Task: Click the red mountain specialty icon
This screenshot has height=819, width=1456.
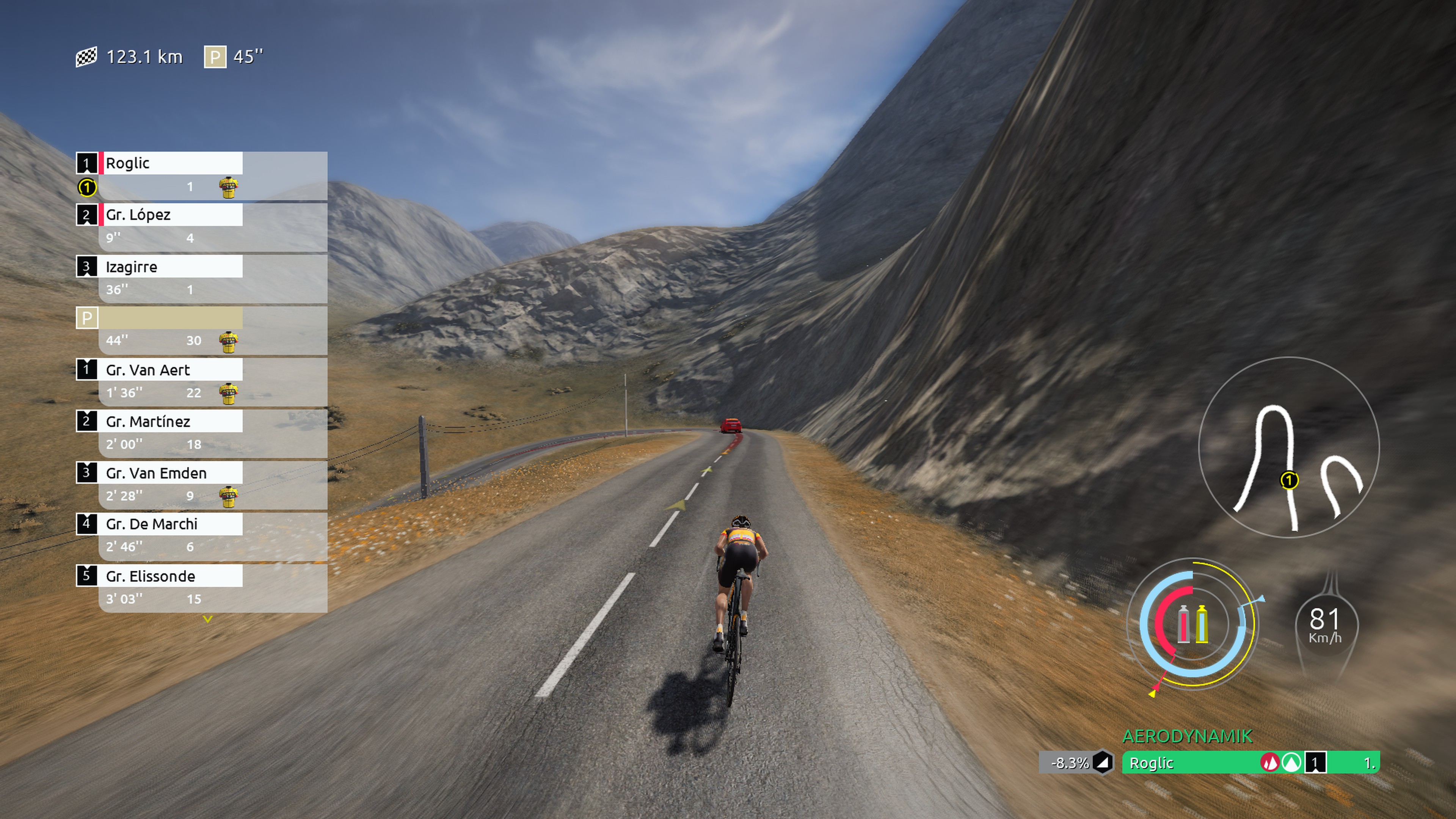Action: pos(1270,763)
